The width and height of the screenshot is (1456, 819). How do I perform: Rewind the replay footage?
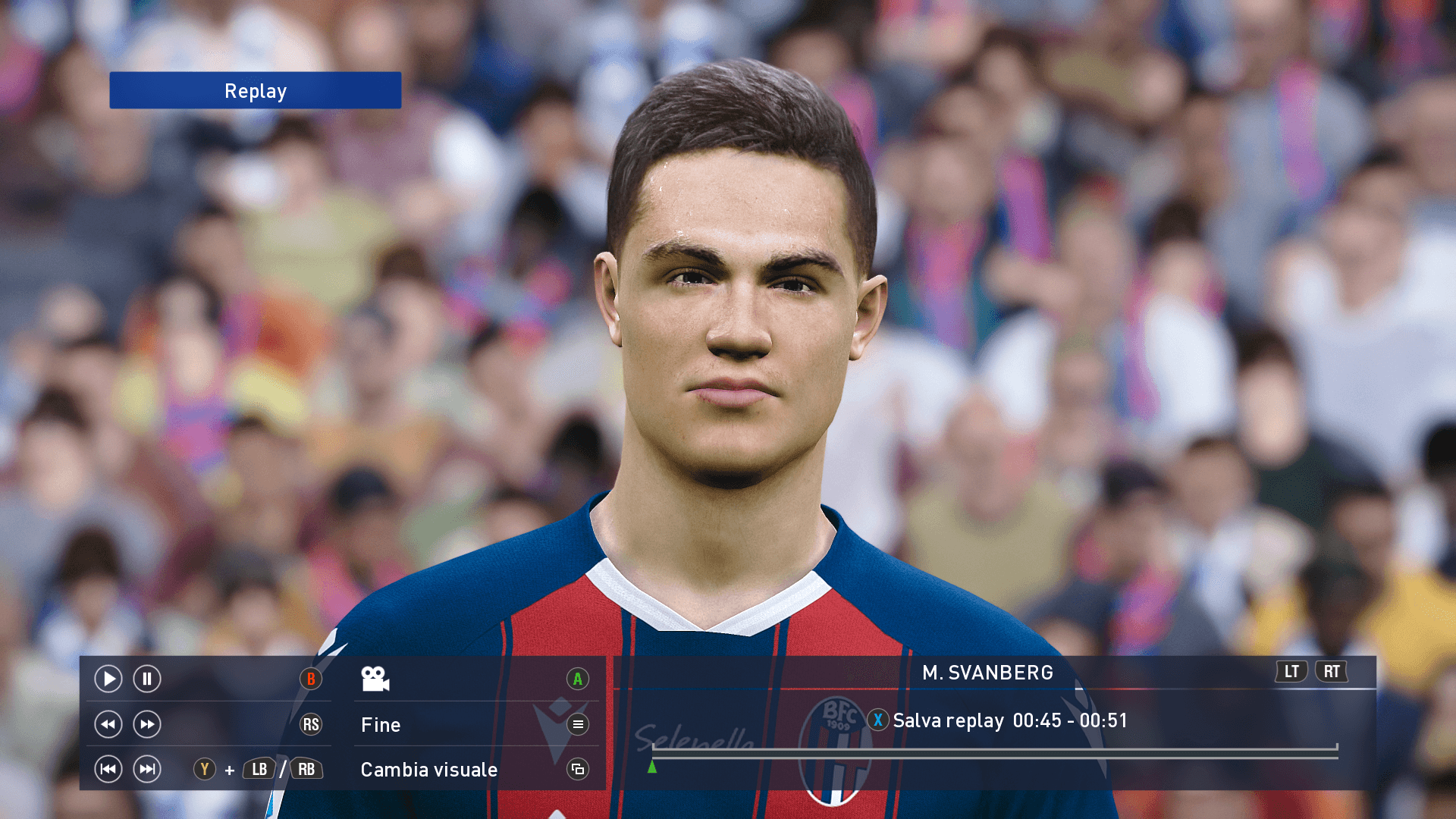108,724
